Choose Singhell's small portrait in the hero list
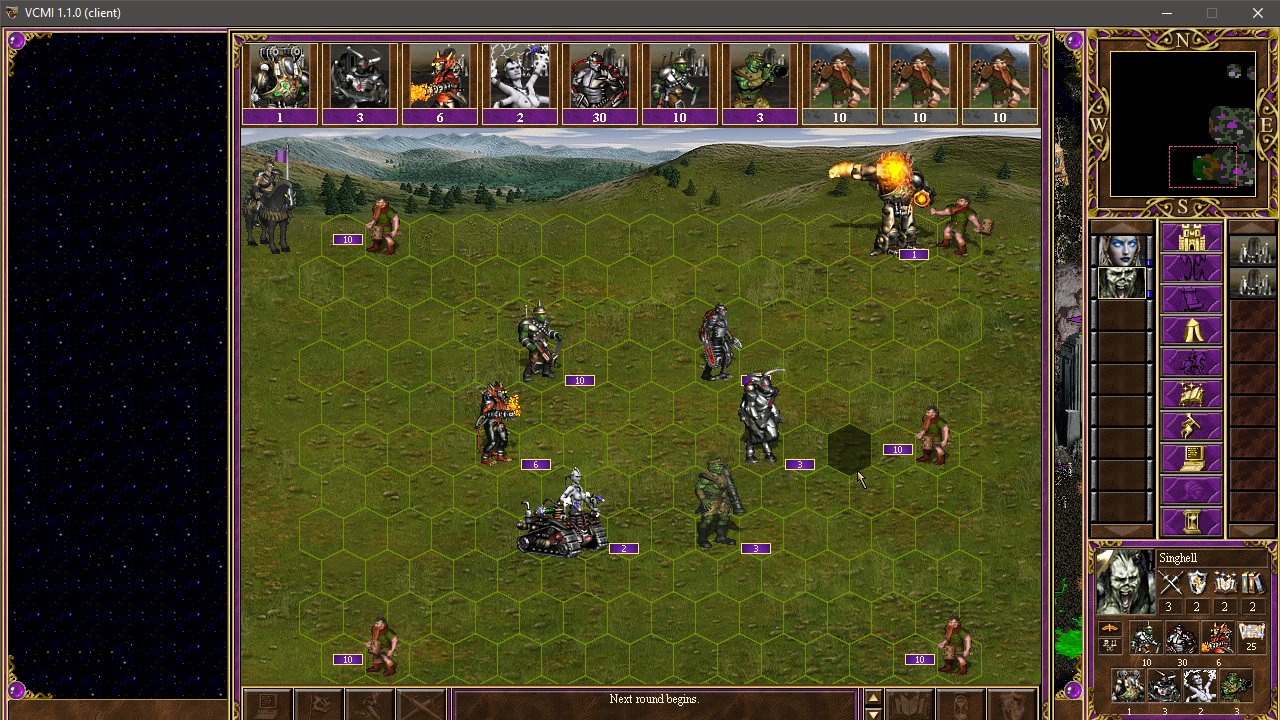The height and width of the screenshot is (720, 1280). pos(1120,283)
